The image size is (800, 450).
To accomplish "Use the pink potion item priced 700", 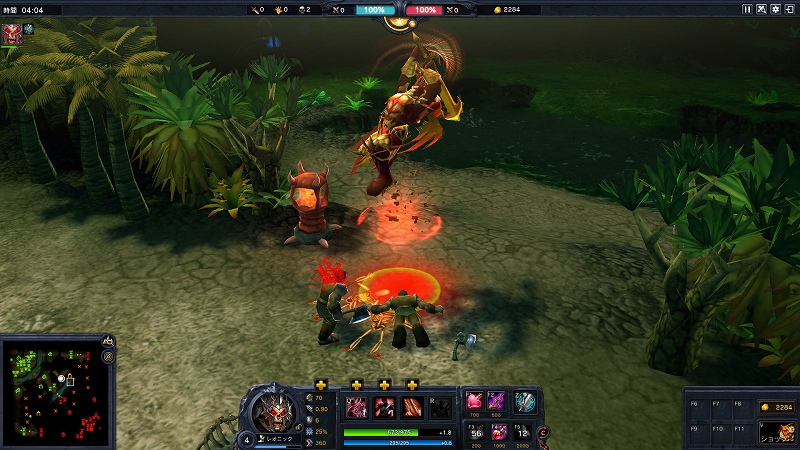I will click(474, 401).
